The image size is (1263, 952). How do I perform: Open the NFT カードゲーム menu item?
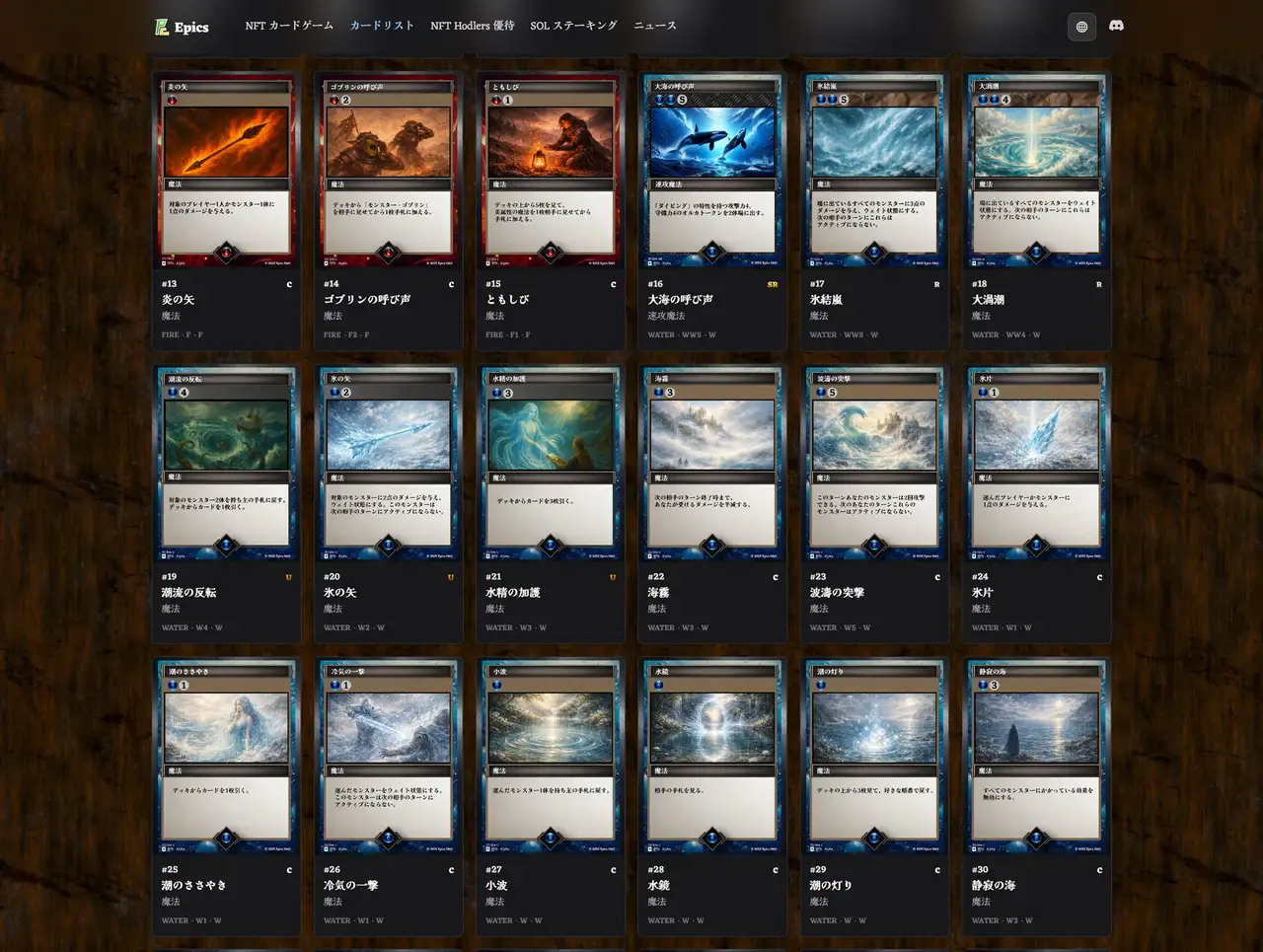288,27
